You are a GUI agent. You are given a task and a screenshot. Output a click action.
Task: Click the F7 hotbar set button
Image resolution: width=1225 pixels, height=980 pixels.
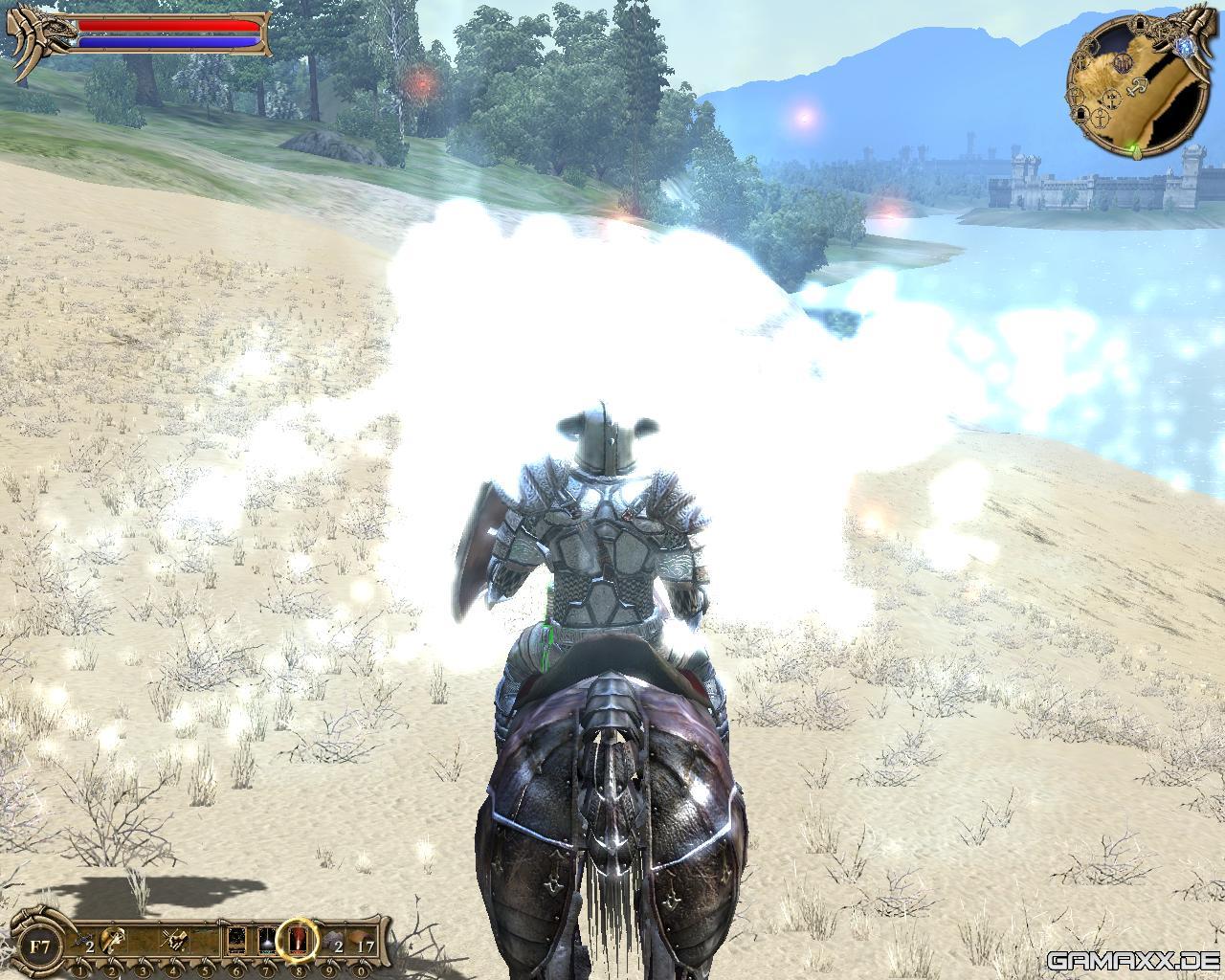40,947
